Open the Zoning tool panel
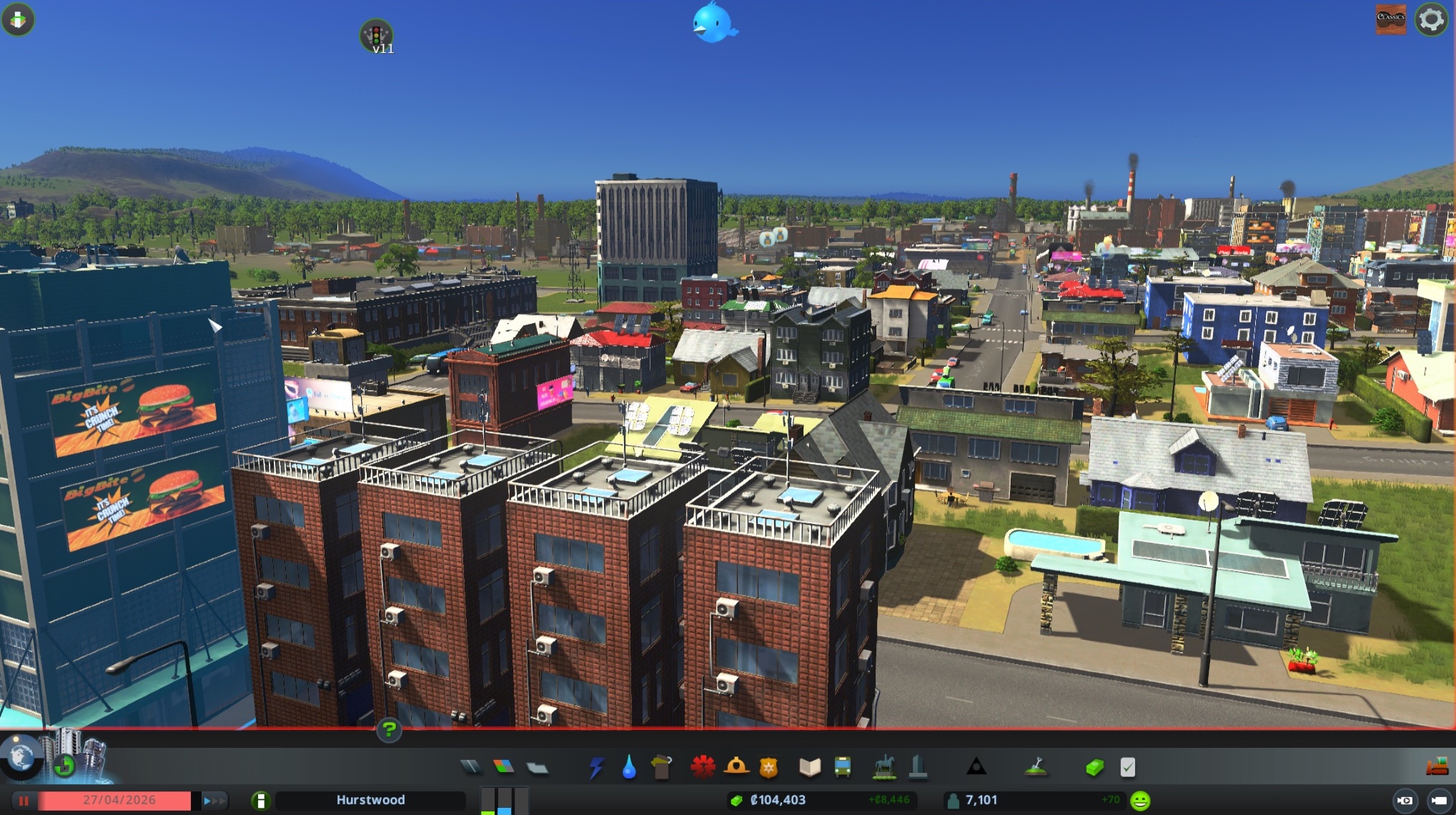This screenshot has height=815, width=1456. point(502,767)
